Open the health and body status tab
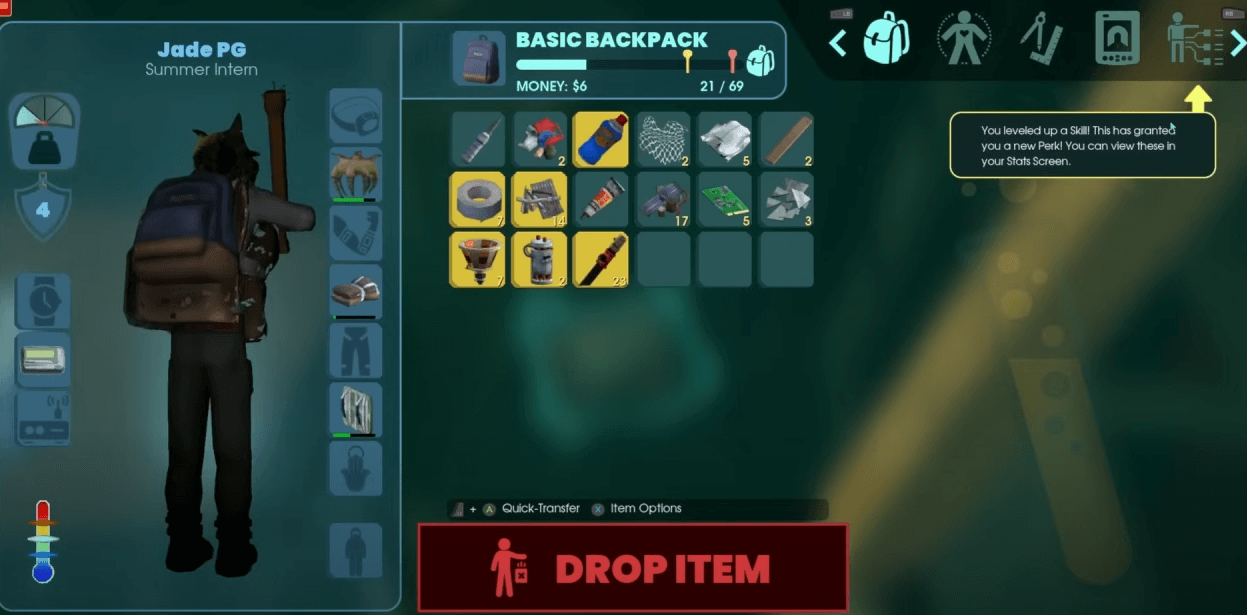 (963, 39)
